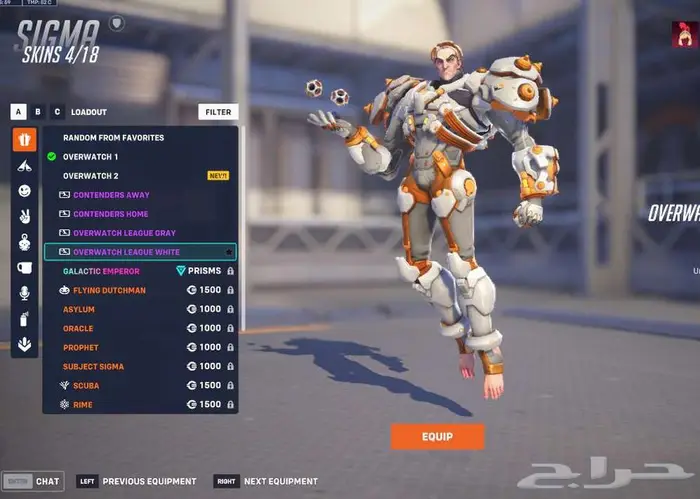Pick the Overwatch League Gray skin

click(124, 233)
